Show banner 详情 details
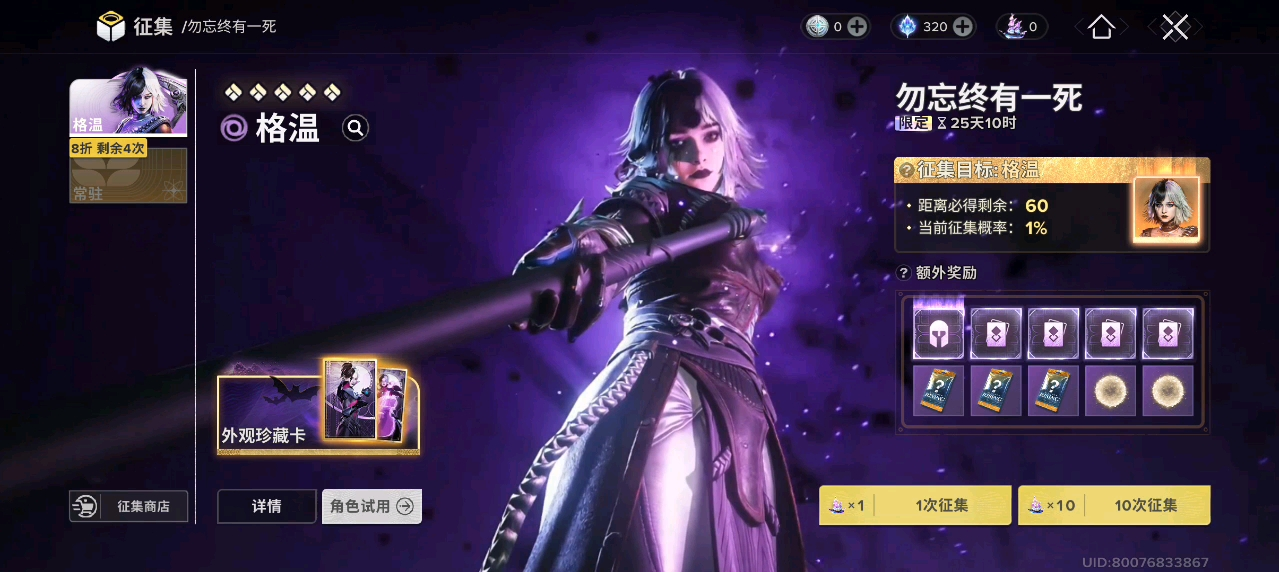Screen dimensions: 1279x572 click(x=266, y=506)
